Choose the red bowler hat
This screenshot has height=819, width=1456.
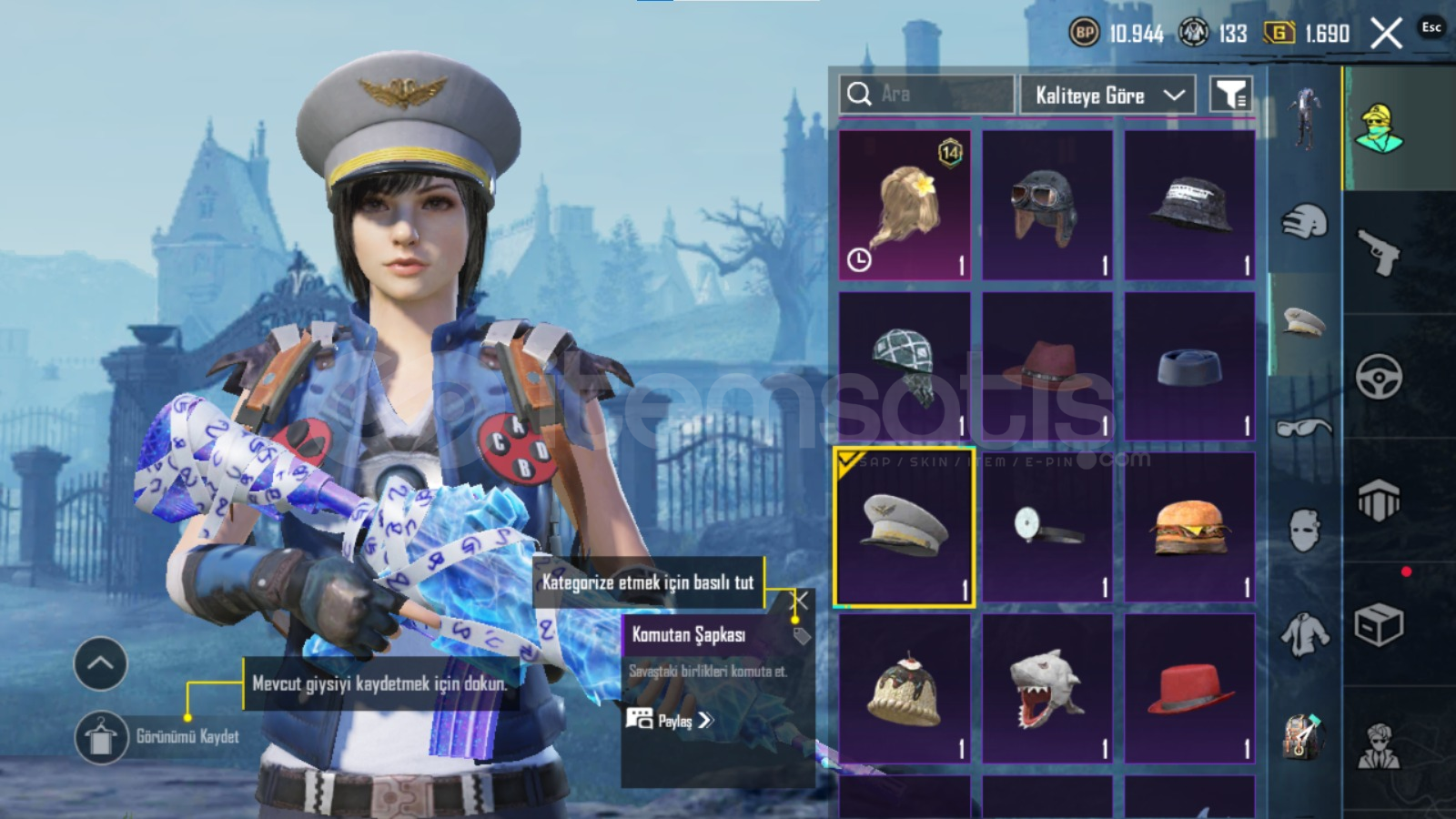coord(1189,688)
